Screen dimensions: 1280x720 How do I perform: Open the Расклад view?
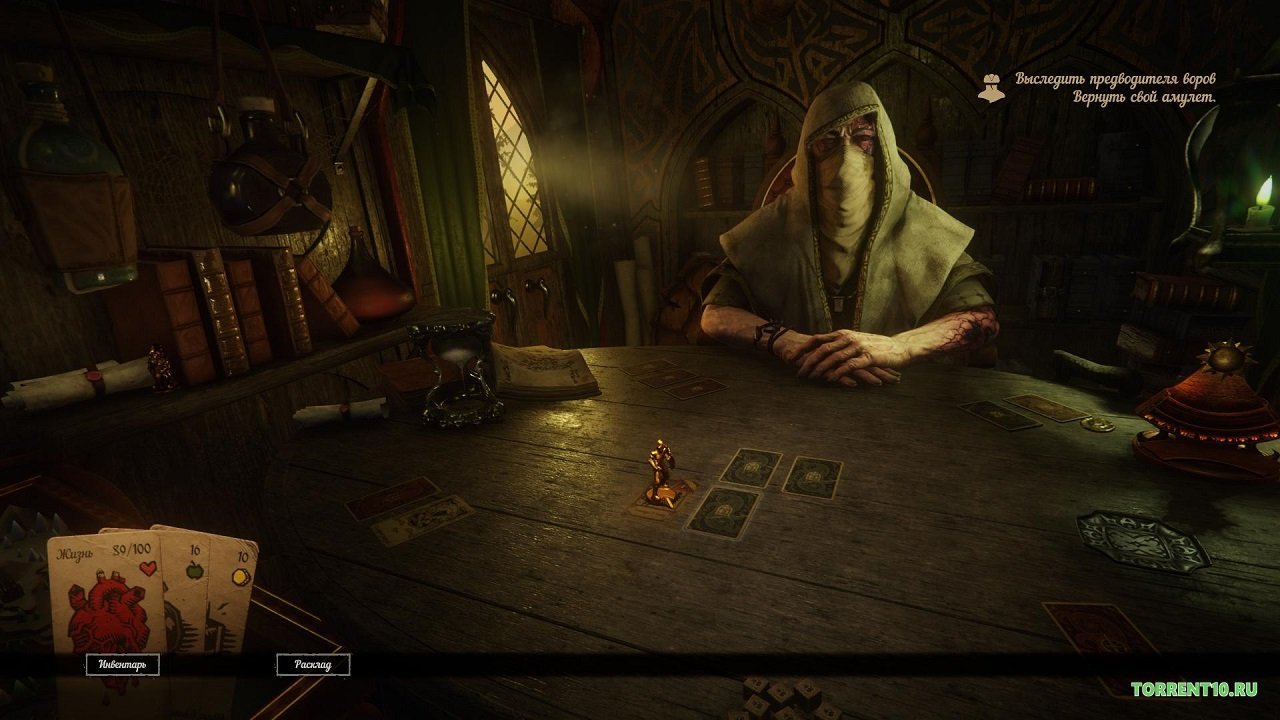tap(313, 663)
